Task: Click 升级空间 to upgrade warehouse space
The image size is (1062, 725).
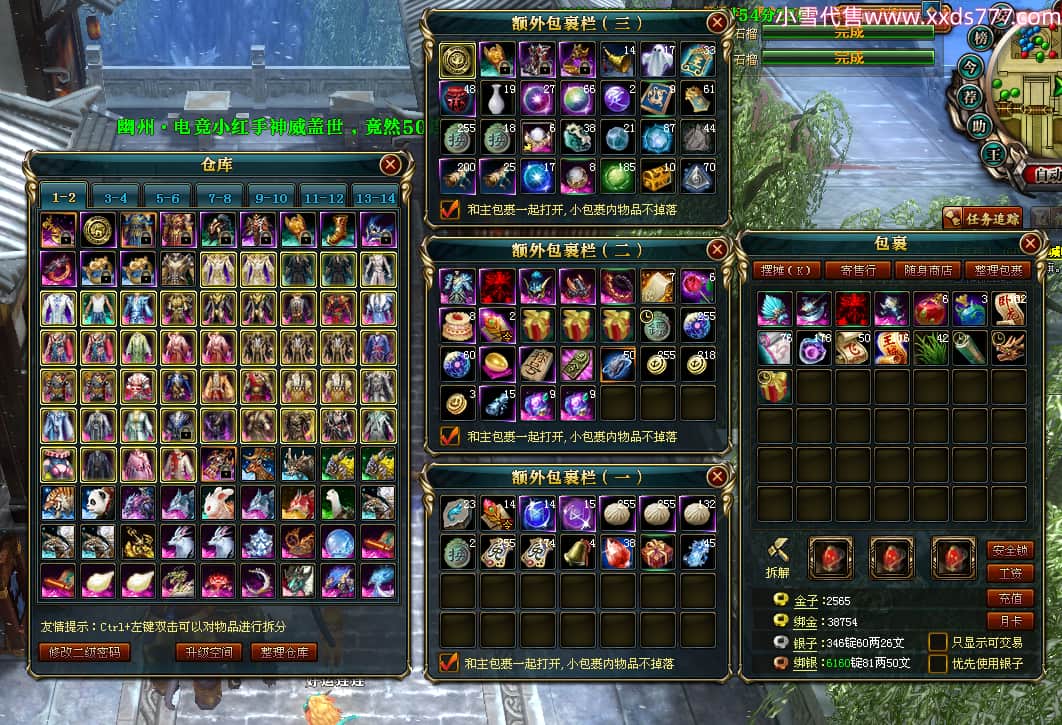Action: [x=208, y=652]
